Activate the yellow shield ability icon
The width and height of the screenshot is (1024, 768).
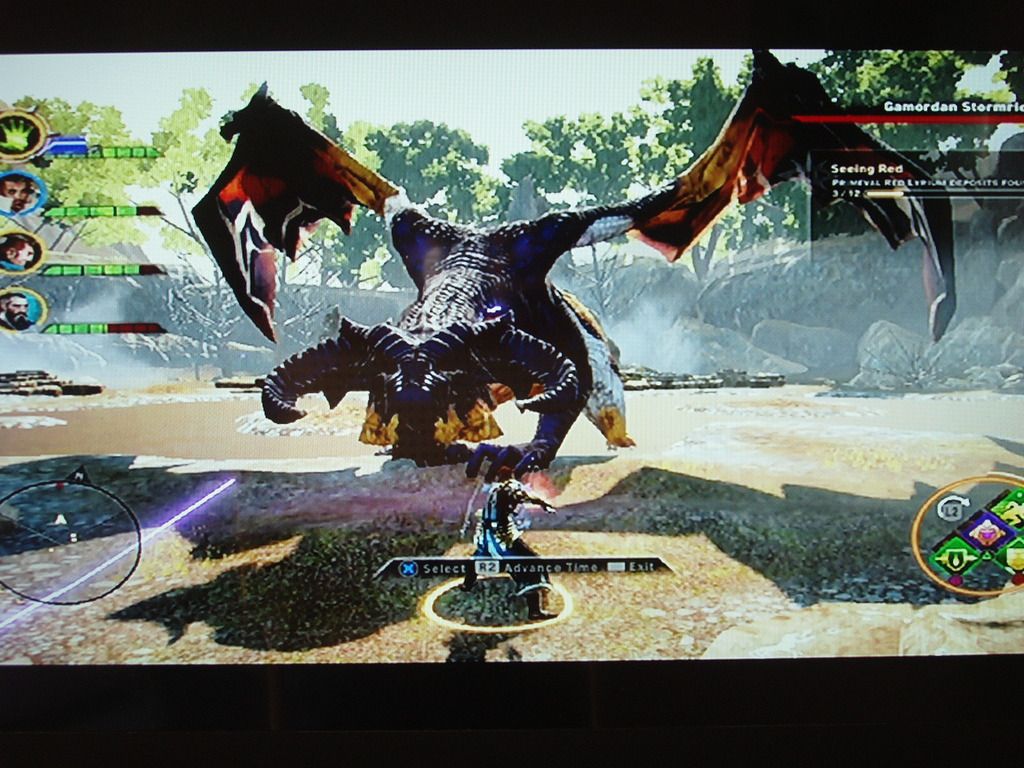(x=1014, y=557)
